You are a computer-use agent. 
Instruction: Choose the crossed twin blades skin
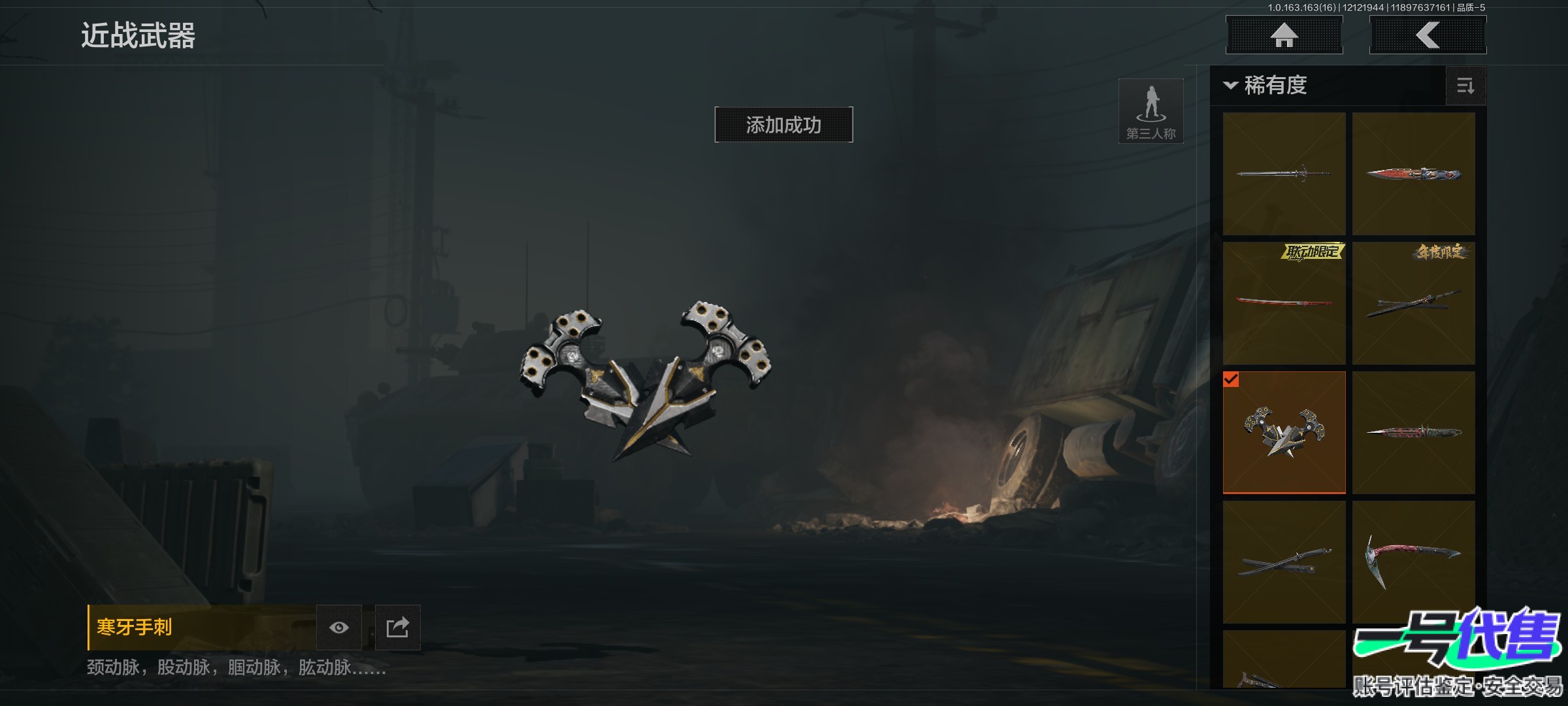[1284, 562]
